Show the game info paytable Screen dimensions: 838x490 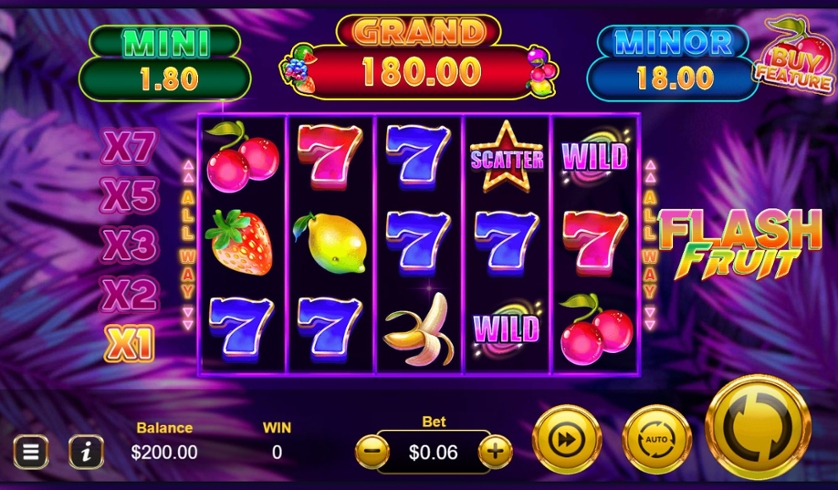86,452
